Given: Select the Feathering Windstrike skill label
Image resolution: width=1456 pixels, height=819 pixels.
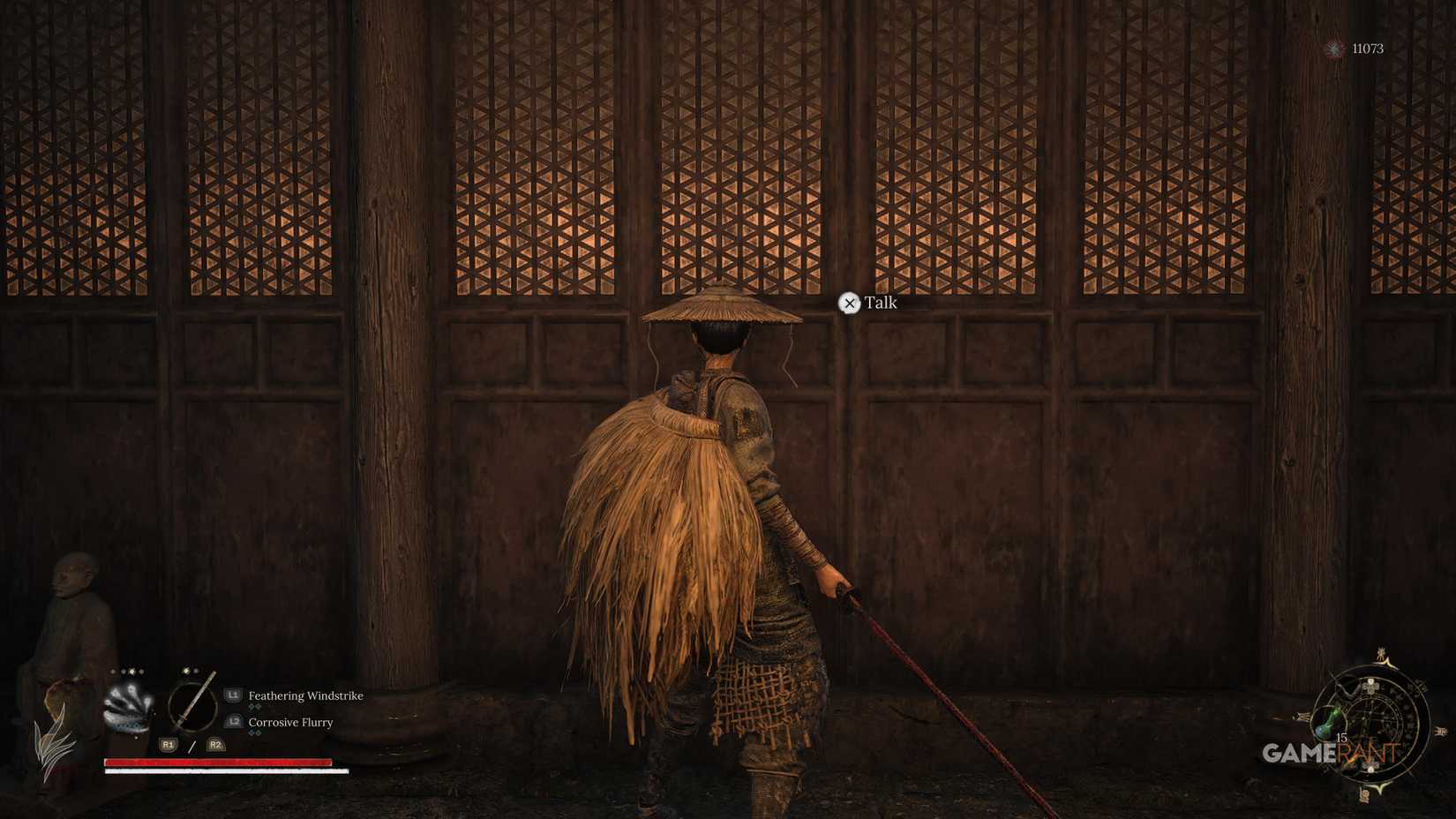Looking at the screenshot, I should pyautogui.click(x=304, y=695).
